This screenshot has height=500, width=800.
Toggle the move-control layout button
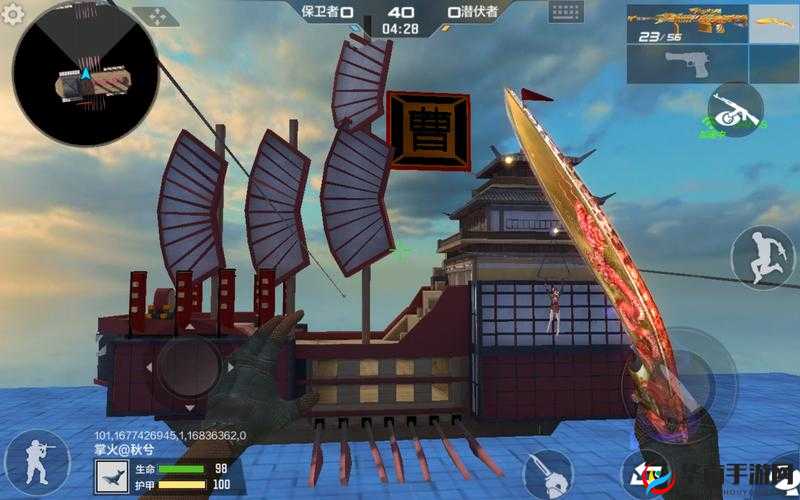(x=156, y=17)
